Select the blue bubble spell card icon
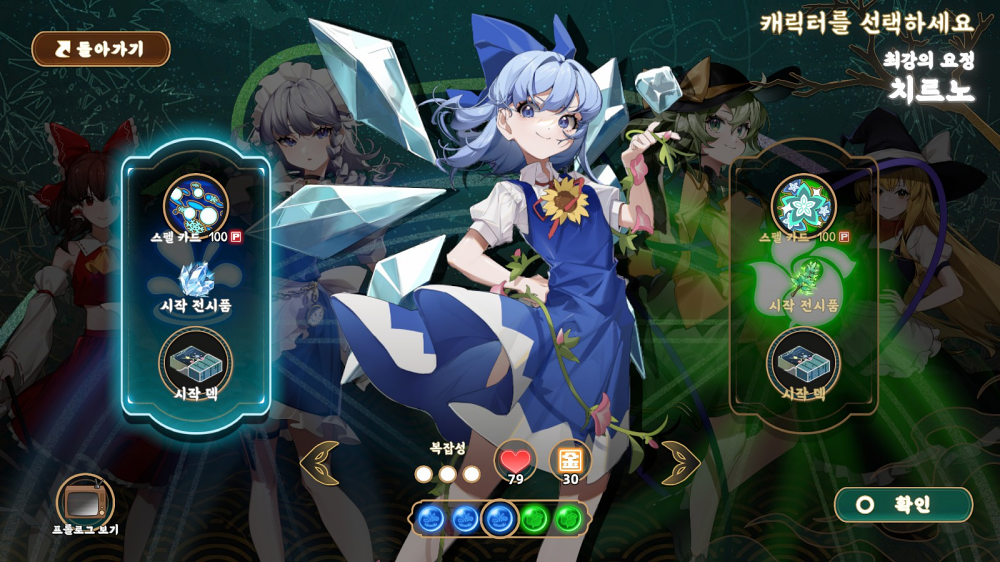 click(x=196, y=205)
